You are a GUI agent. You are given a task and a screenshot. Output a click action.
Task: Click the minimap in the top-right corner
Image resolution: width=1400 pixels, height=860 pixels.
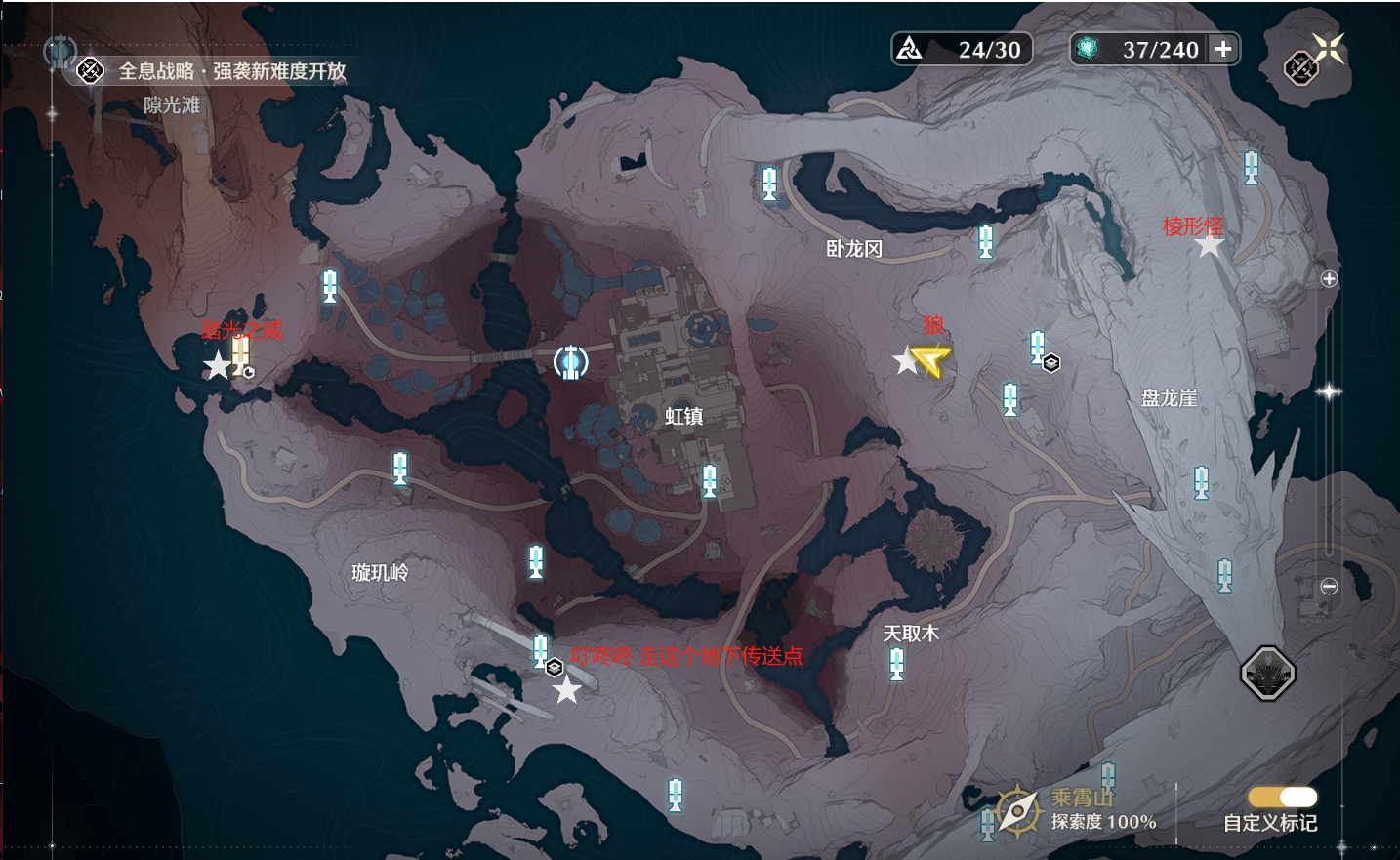[1302, 67]
